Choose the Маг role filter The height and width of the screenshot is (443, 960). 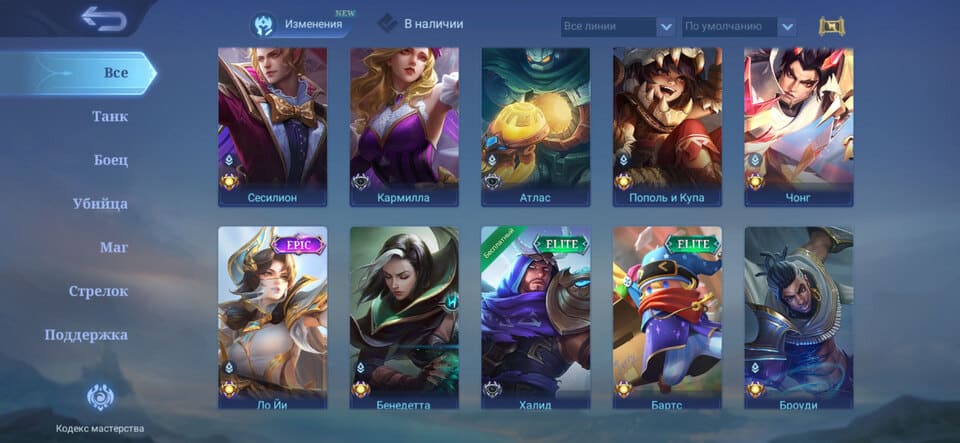(x=114, y=247)
